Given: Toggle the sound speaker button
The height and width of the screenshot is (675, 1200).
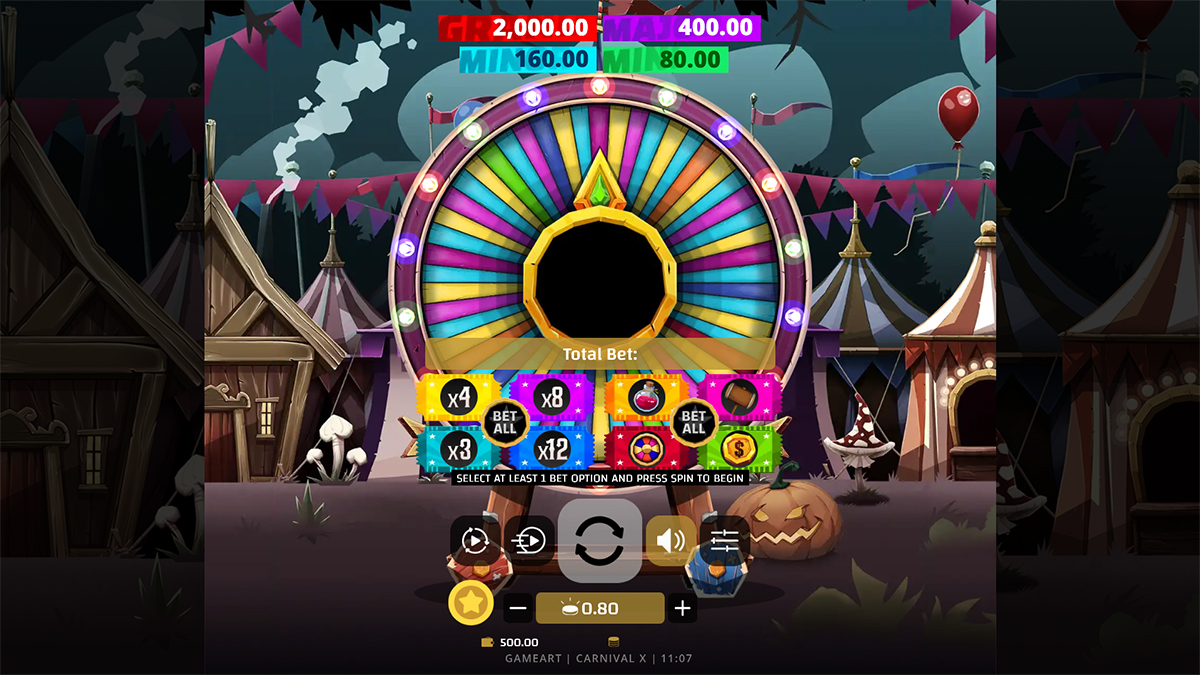Looking at the screenshot, I should click(670, 541).
